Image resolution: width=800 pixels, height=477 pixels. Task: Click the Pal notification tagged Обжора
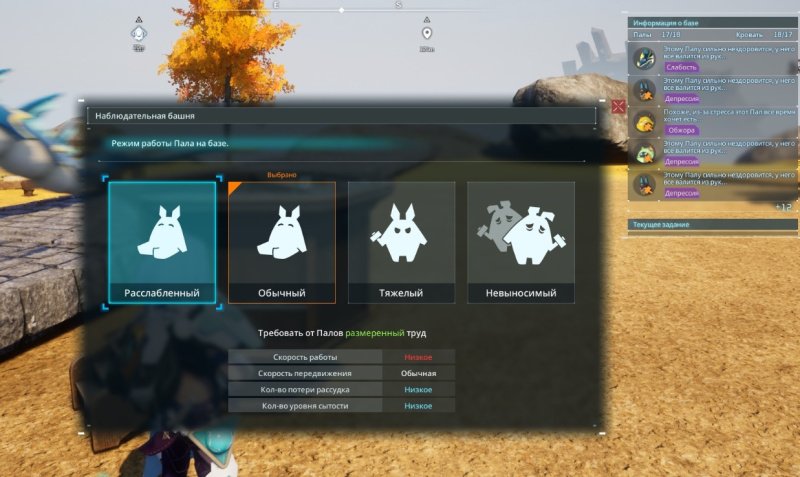pos(713,123)
